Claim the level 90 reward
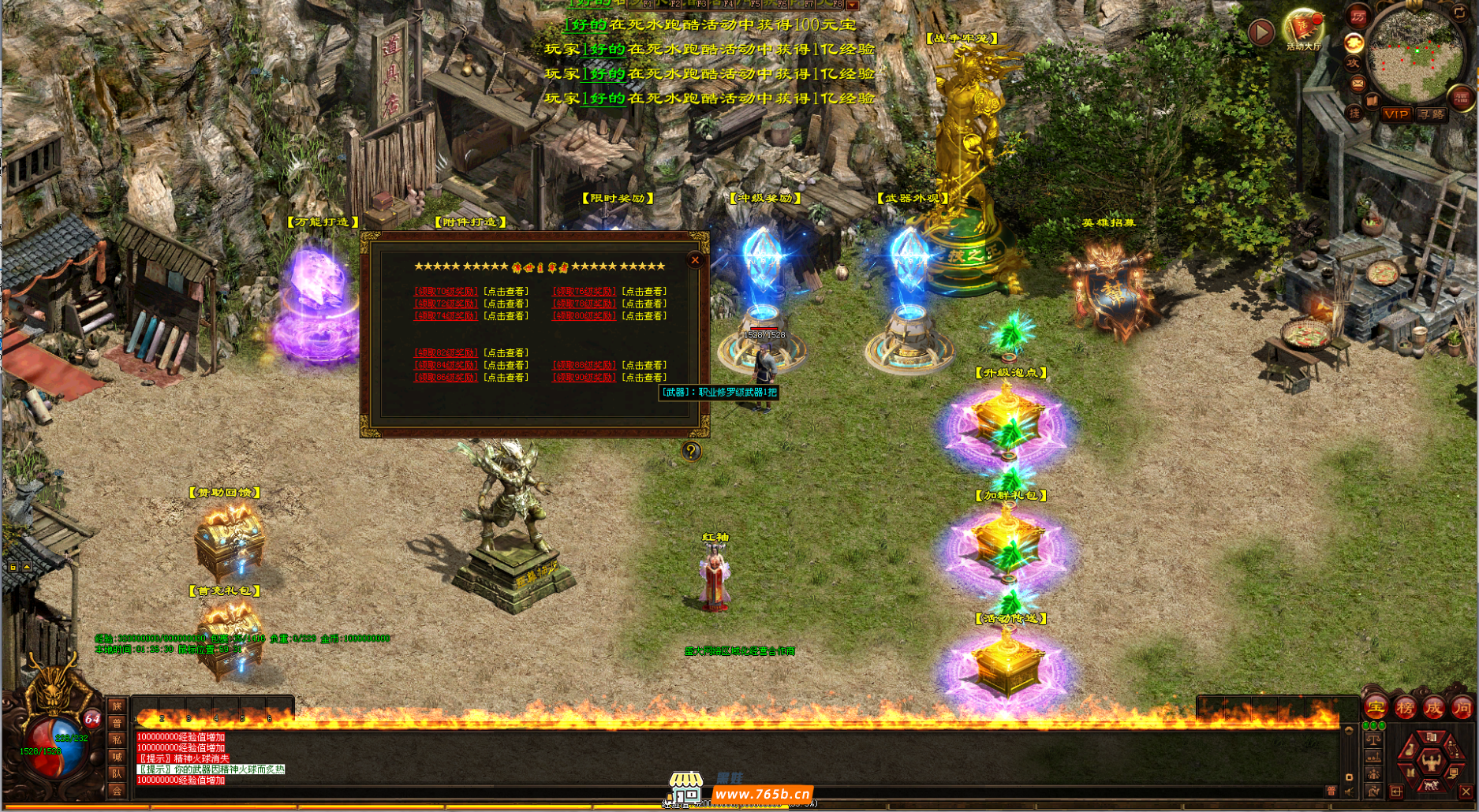 584,378
